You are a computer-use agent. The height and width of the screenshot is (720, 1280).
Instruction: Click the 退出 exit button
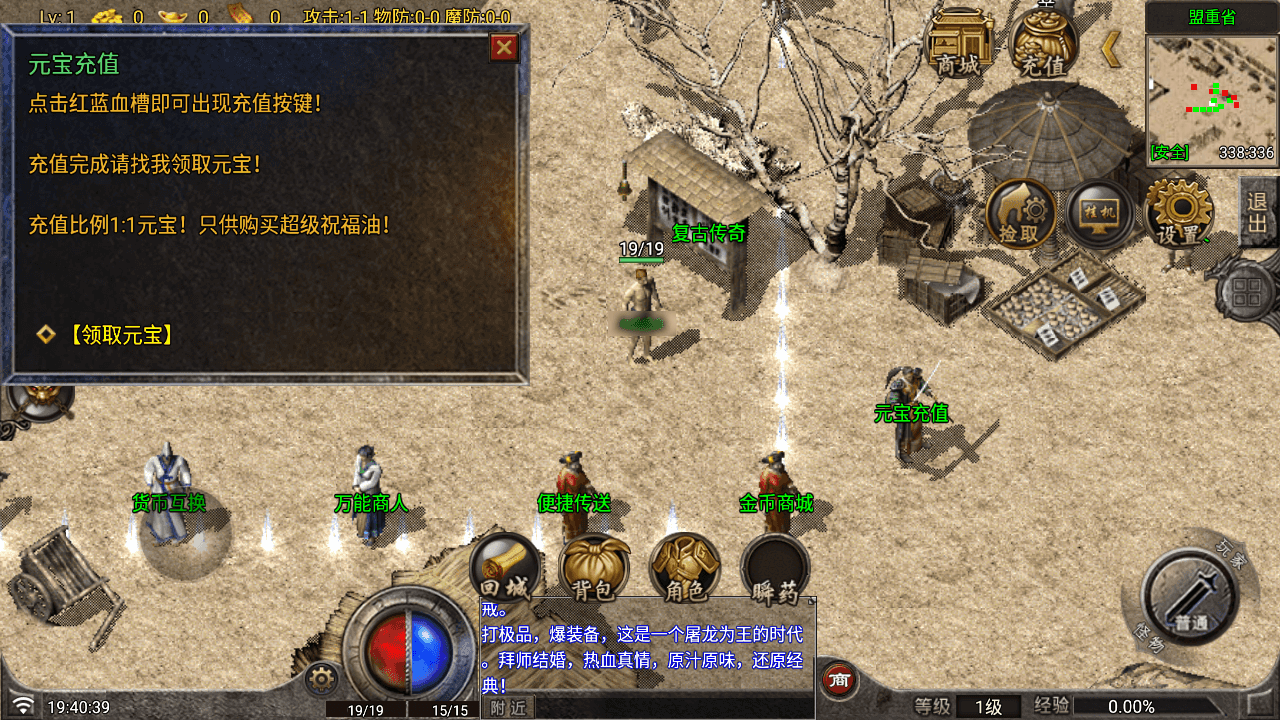pyautogui.click(x=1257, y=212)
